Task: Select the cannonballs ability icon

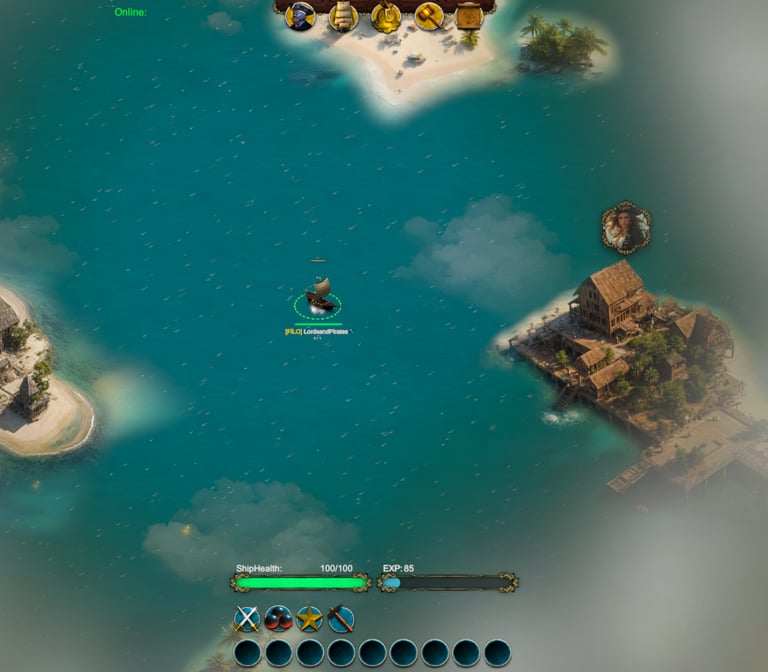Action: tap(278, 619)
